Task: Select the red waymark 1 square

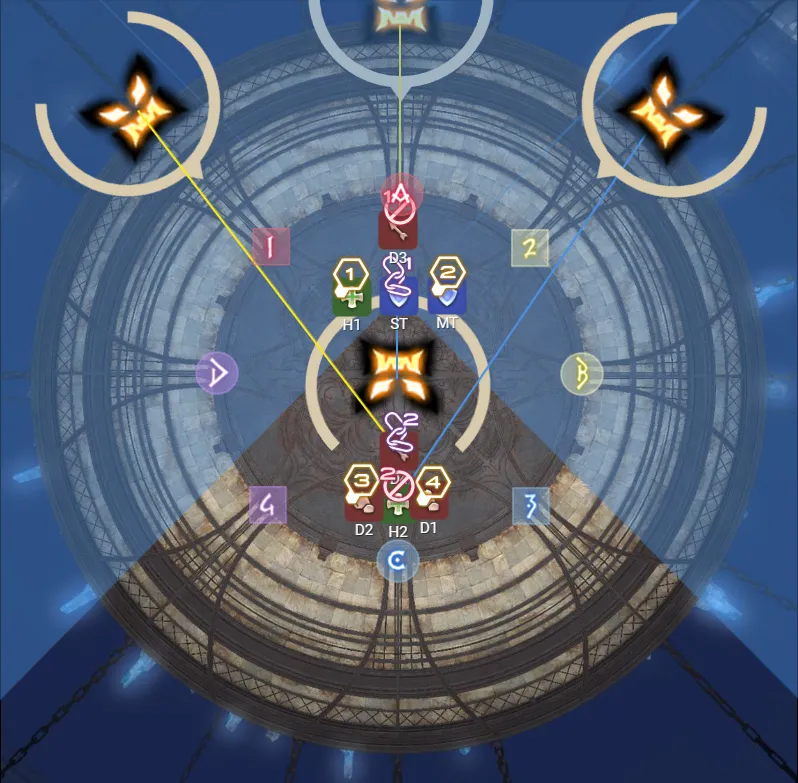Action: click(270, 245)
